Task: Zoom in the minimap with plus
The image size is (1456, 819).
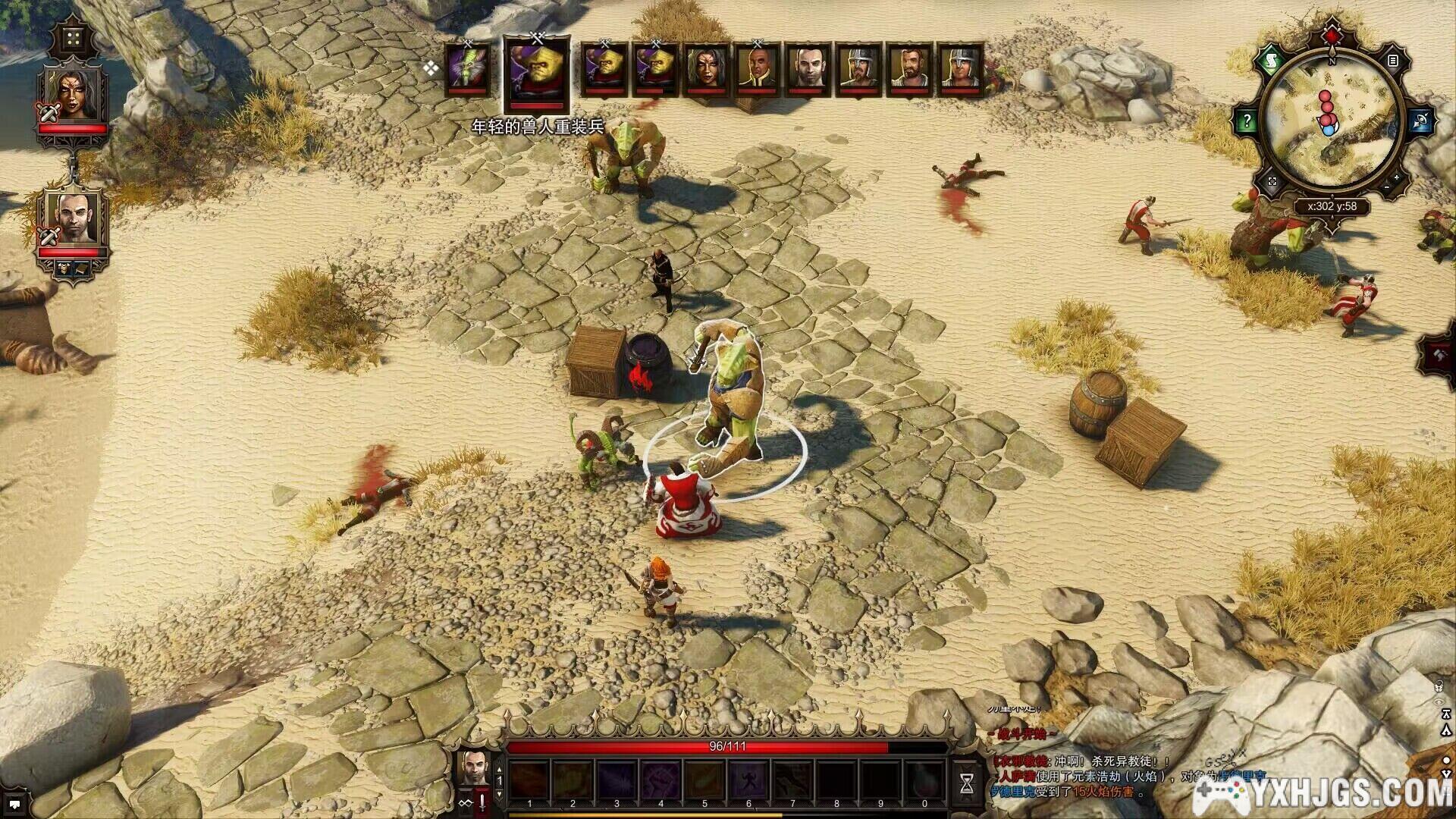Action: click(x=1397, y=178)
